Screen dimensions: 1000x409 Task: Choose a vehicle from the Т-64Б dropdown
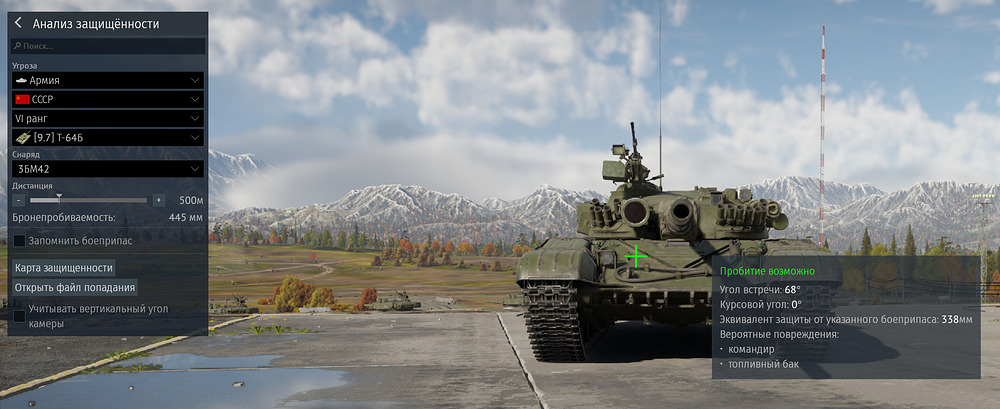click(108, 137)
